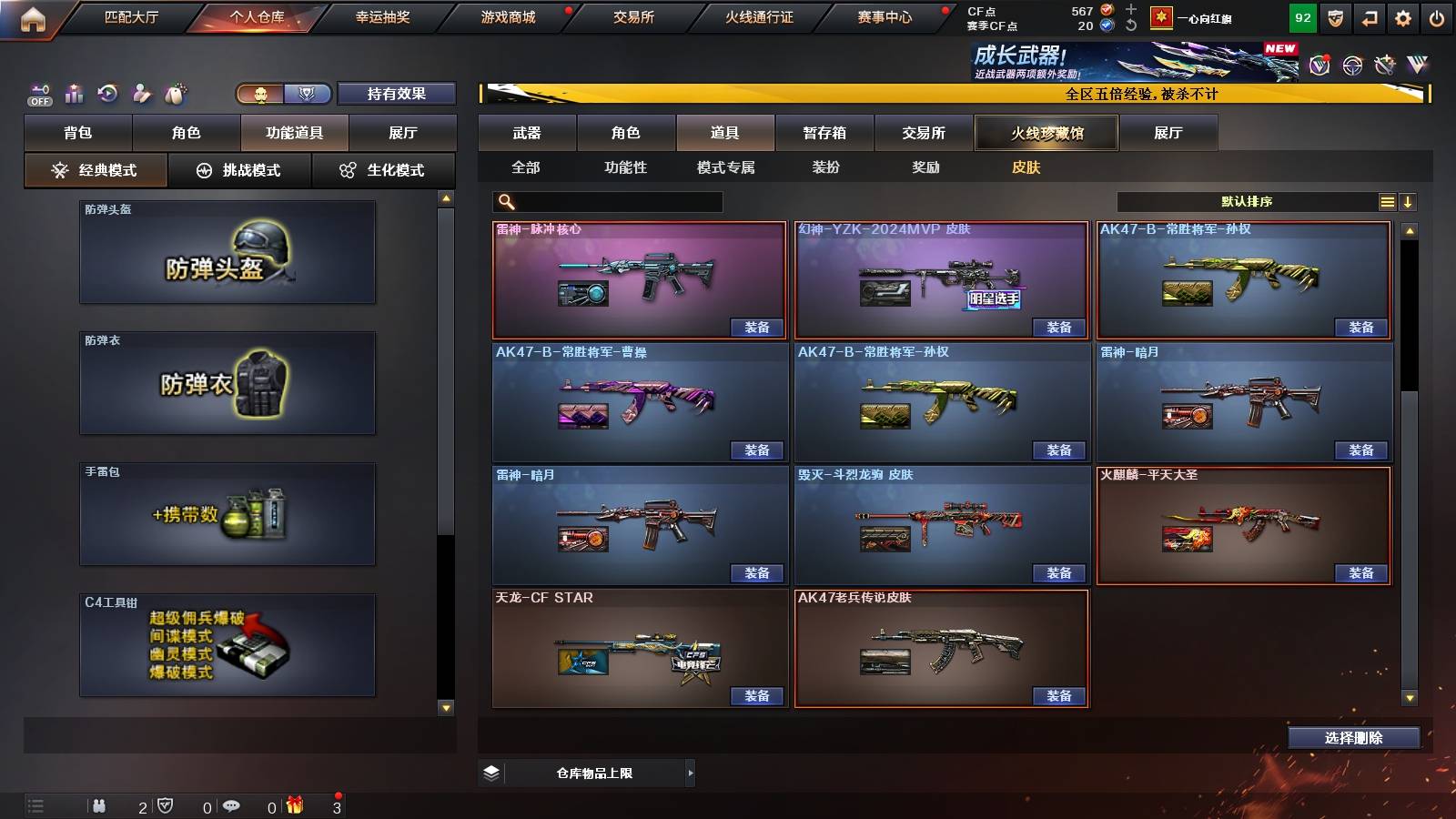
Task: Open the rankings bar chart icon
Action: 75,93
